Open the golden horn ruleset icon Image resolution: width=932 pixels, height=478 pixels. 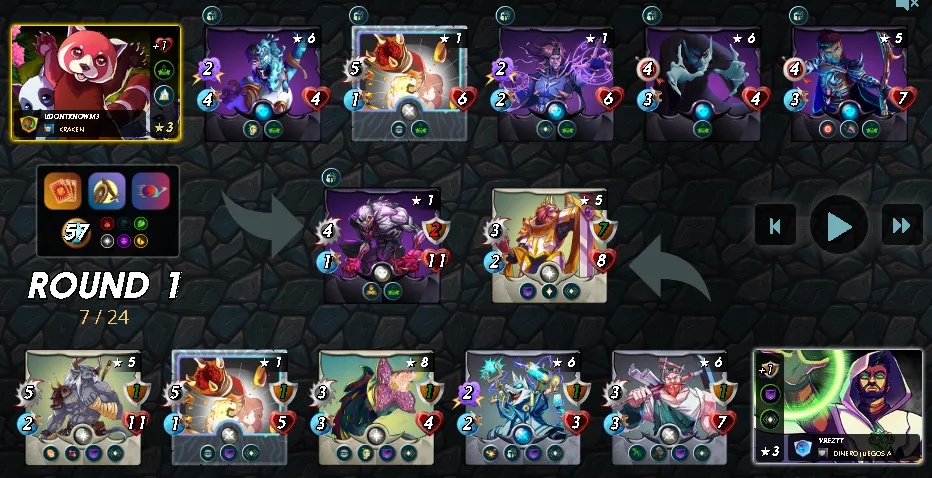(107, 191)
